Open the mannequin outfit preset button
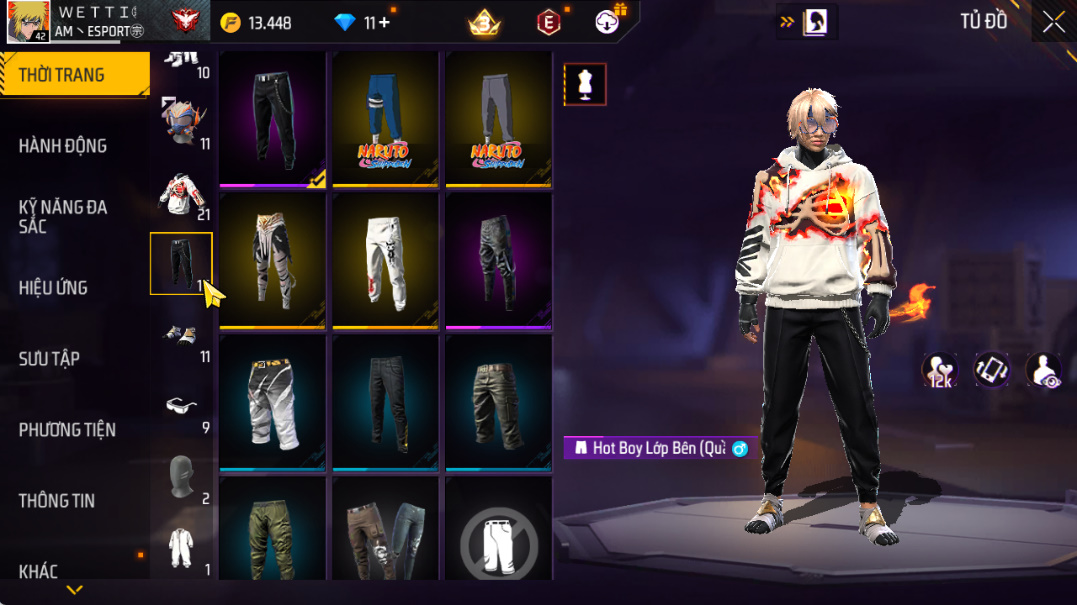The height and width of the screenshot is (605, 1077). pyautogui.click(x=585, y=85)
